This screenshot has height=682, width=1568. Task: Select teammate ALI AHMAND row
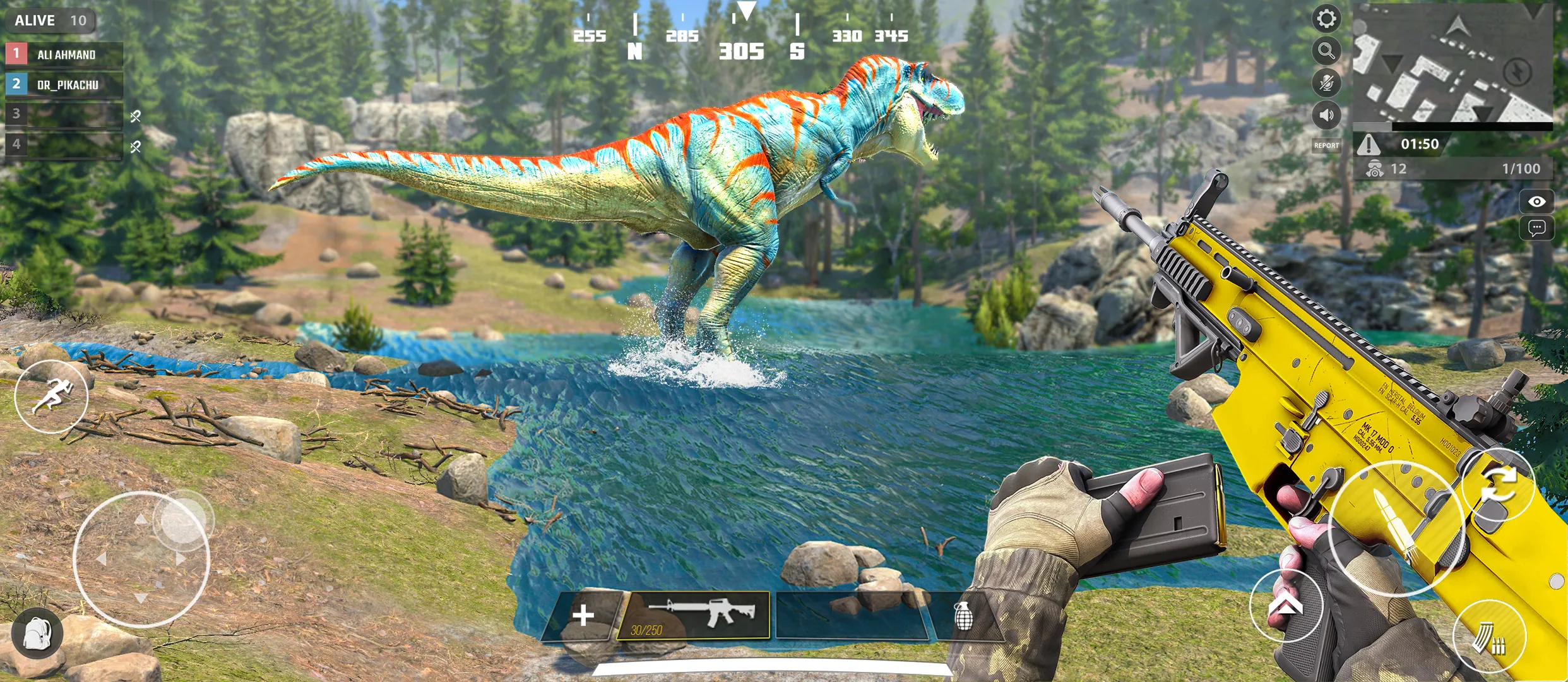coord(64,54)
